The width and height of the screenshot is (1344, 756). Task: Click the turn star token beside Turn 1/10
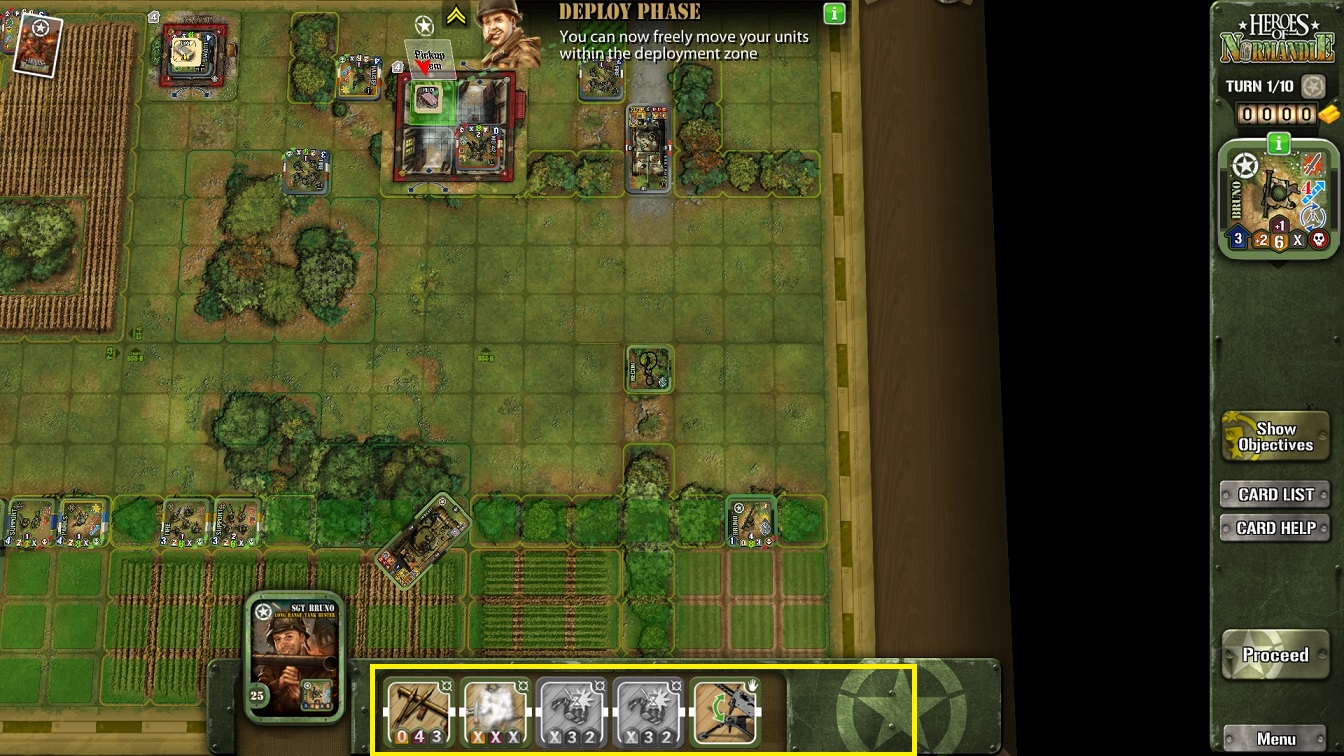(x=1313, y=86)
